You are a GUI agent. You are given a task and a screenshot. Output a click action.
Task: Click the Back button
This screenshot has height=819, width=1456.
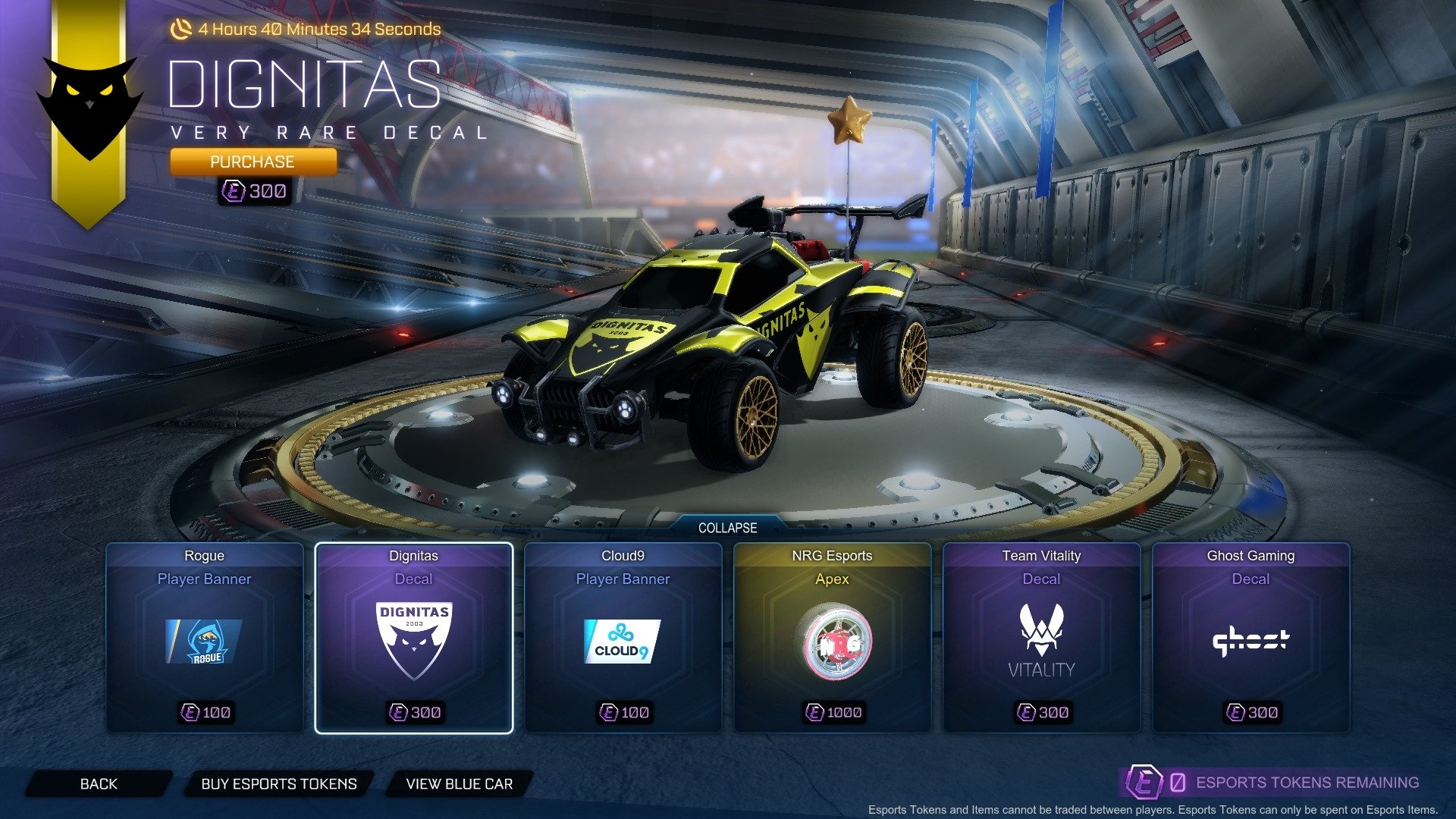[99, 783]
